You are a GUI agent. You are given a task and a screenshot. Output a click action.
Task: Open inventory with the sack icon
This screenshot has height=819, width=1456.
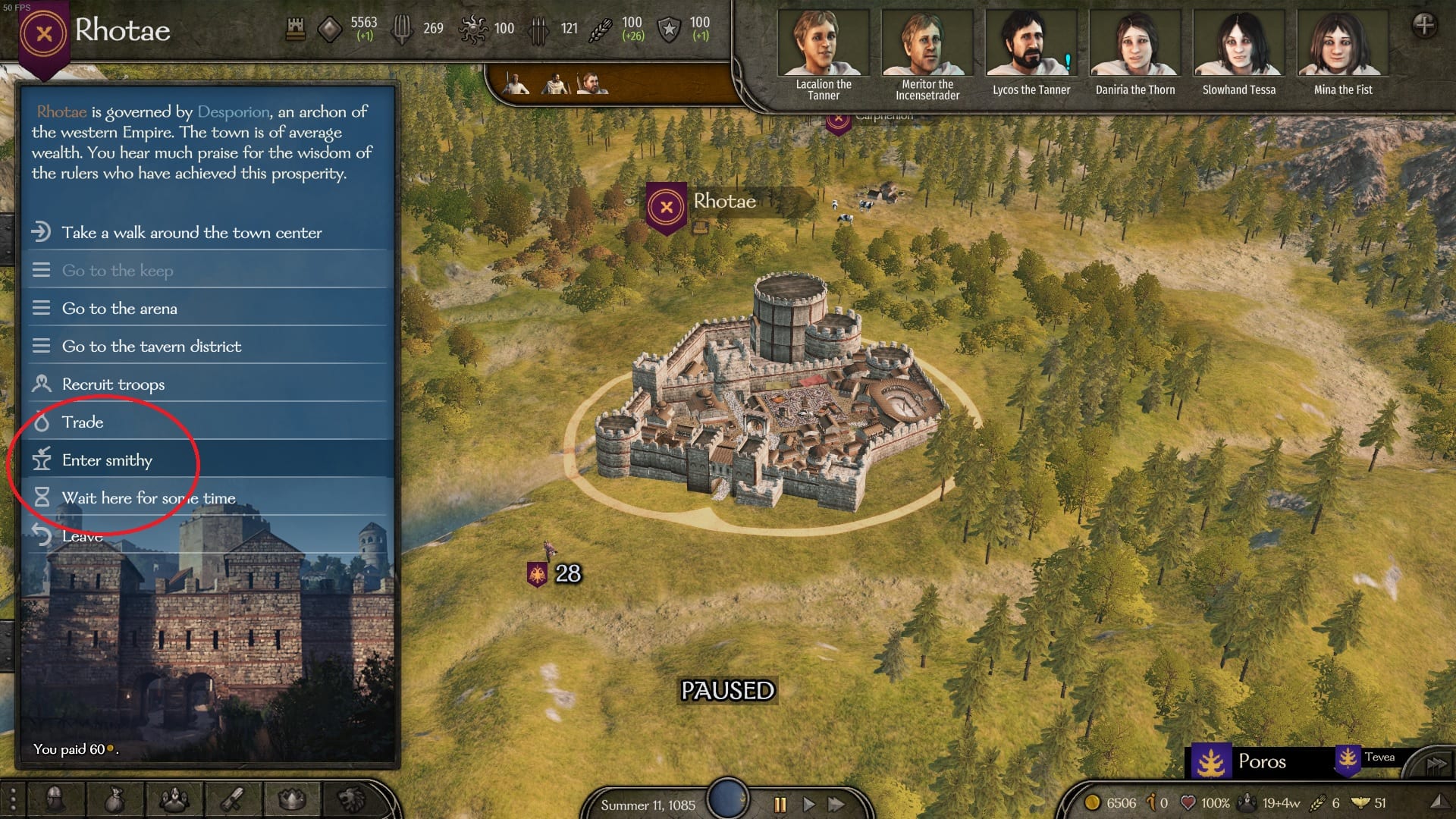(115, 799)
